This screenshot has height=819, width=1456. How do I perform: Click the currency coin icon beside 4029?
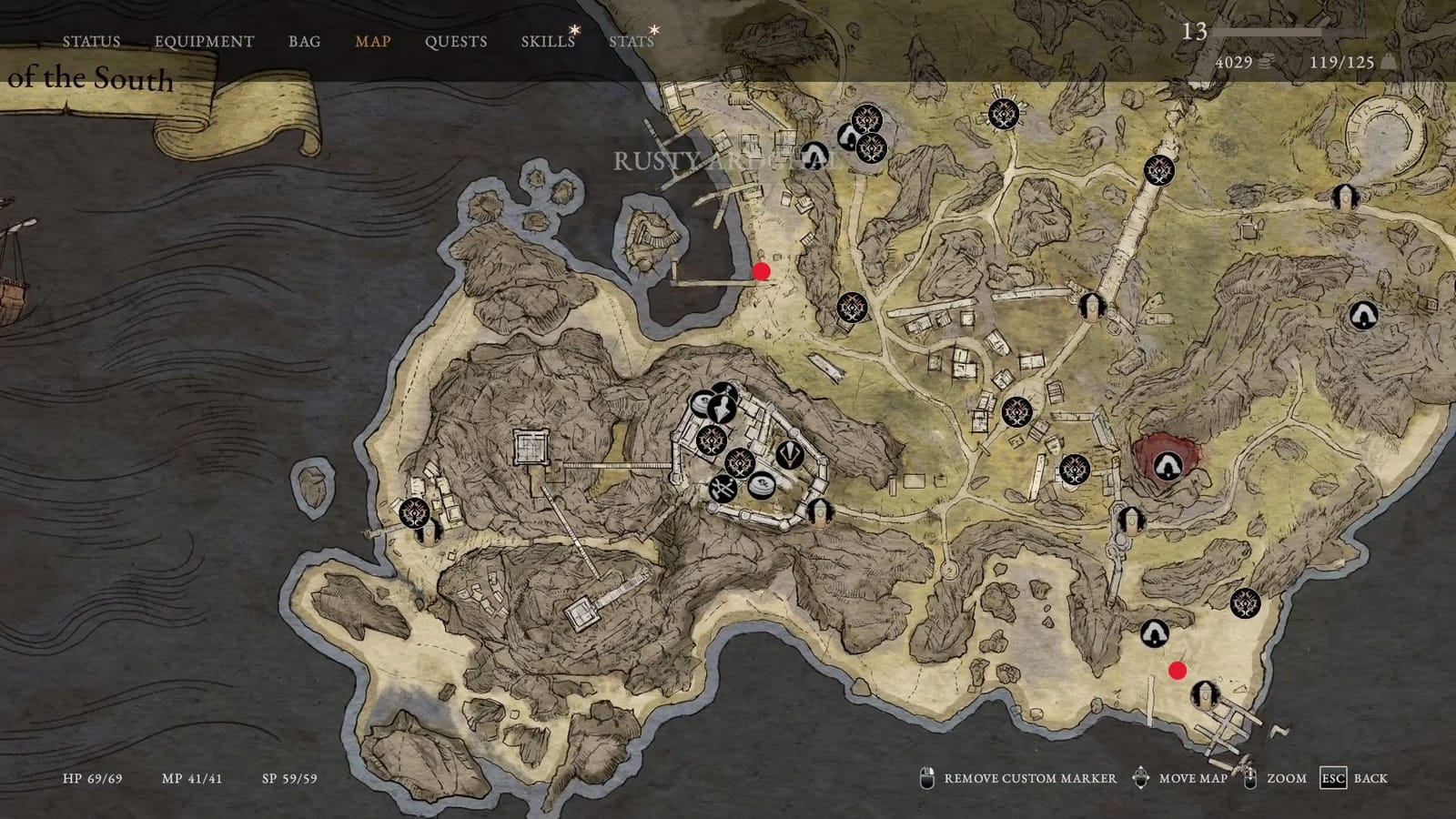point(1265,61)
